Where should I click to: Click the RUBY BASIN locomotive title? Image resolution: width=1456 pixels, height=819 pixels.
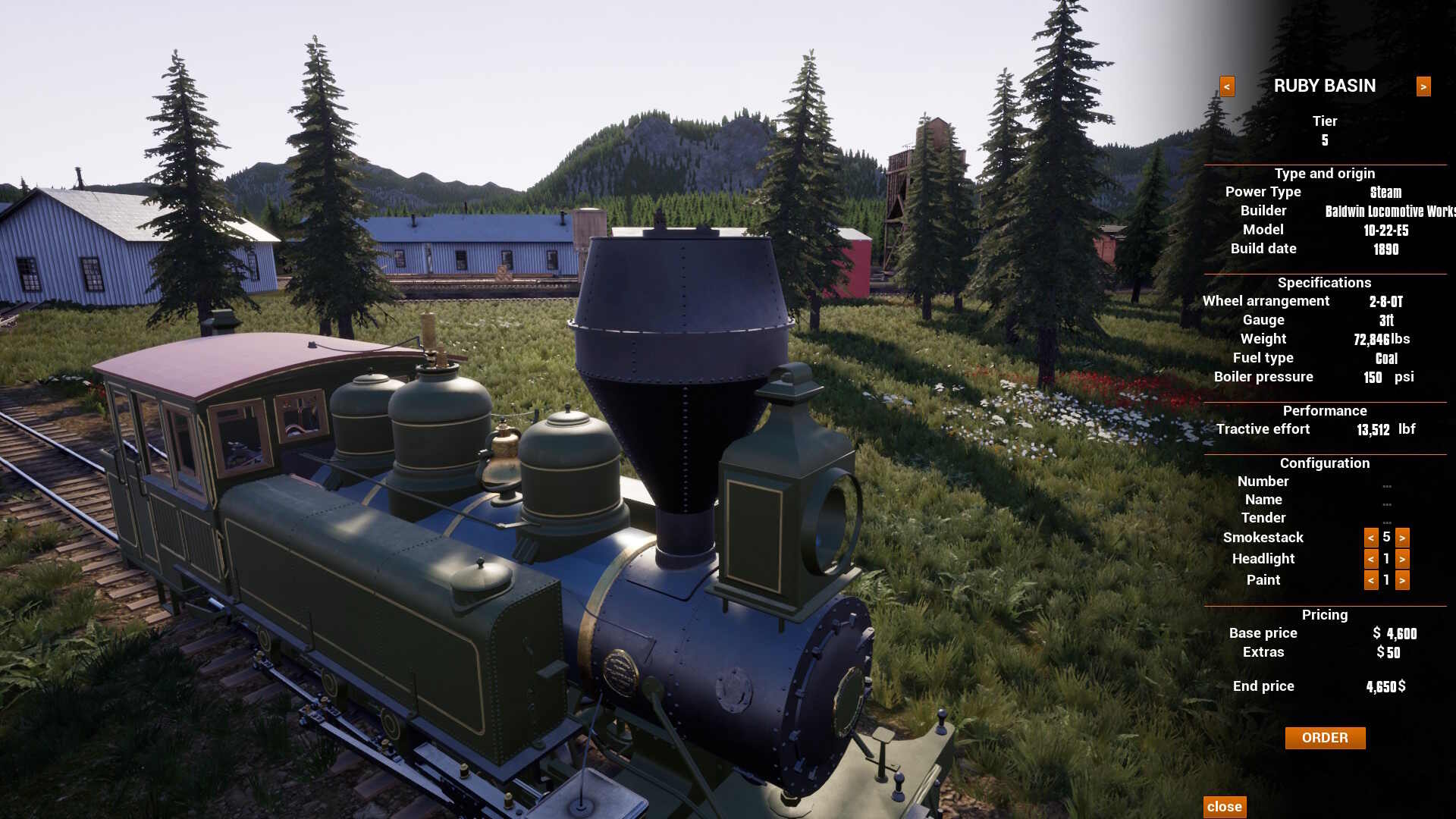1325,86
